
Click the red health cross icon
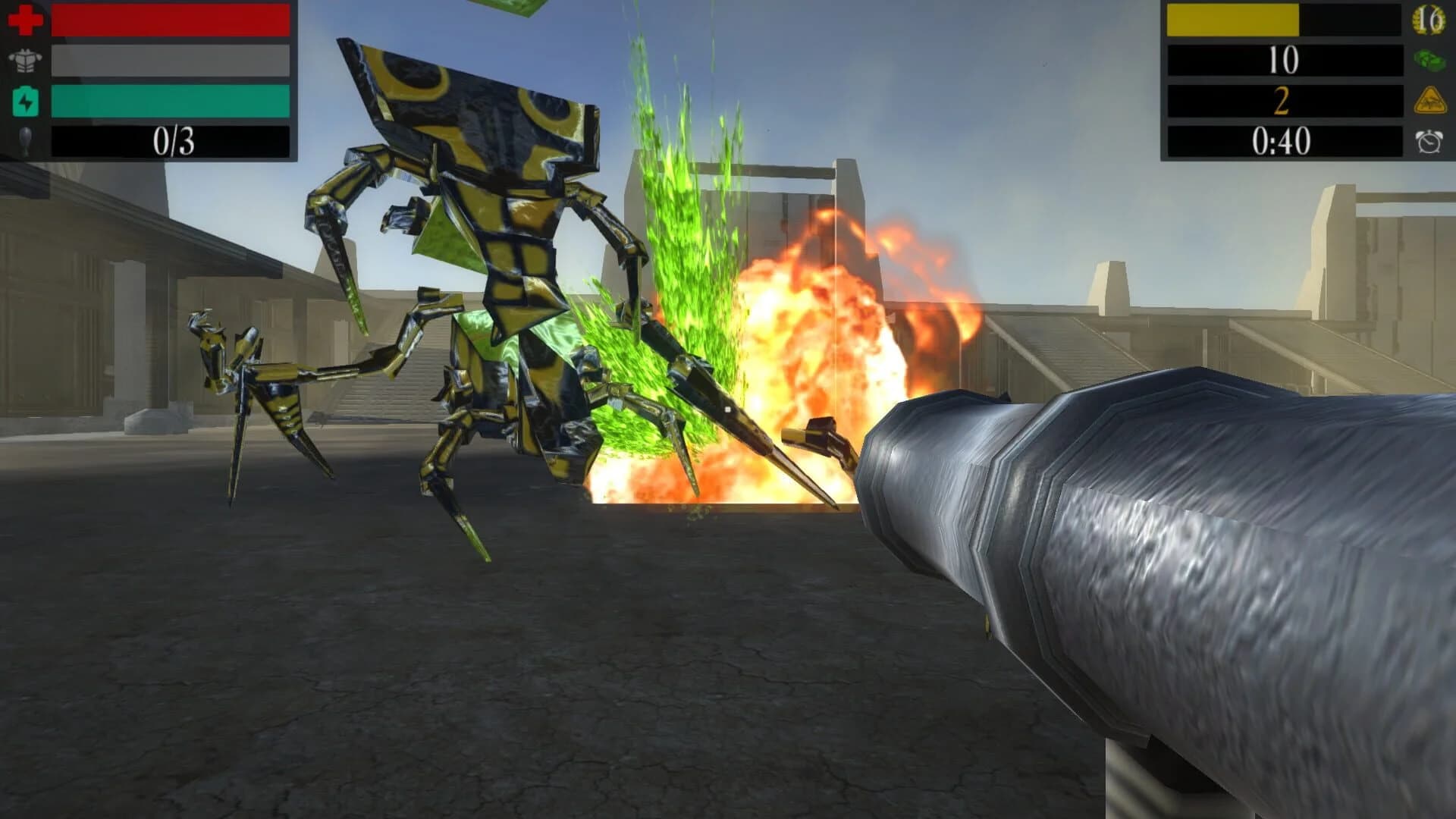point(24,20)
